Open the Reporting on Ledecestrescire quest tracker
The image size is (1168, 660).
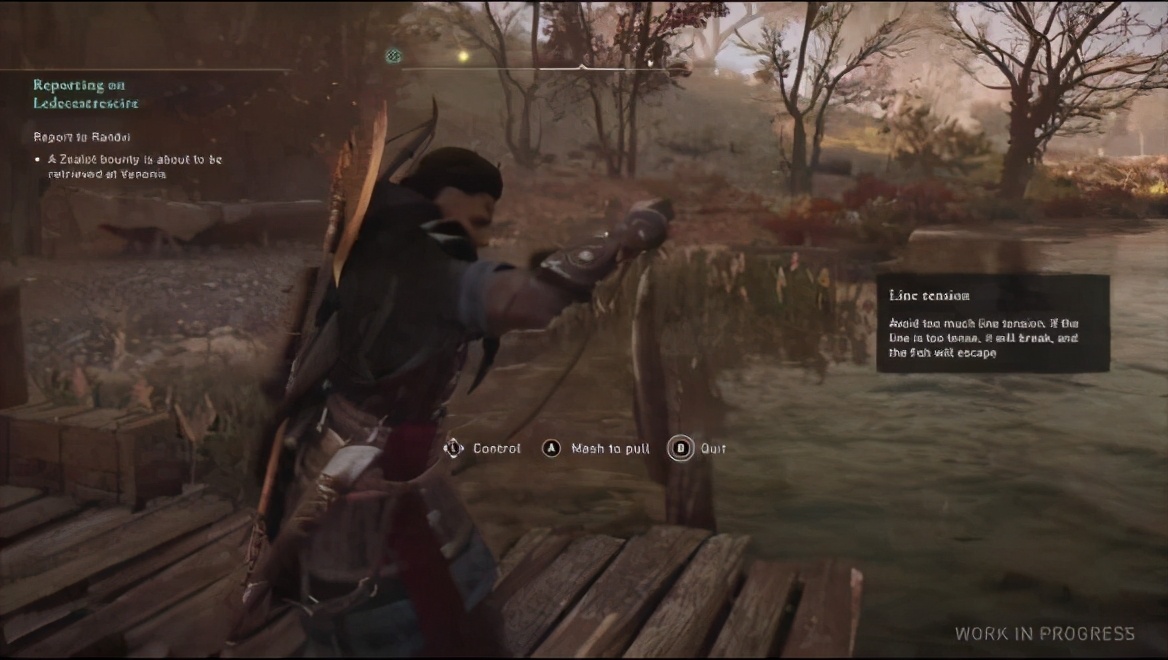[86, 94]
